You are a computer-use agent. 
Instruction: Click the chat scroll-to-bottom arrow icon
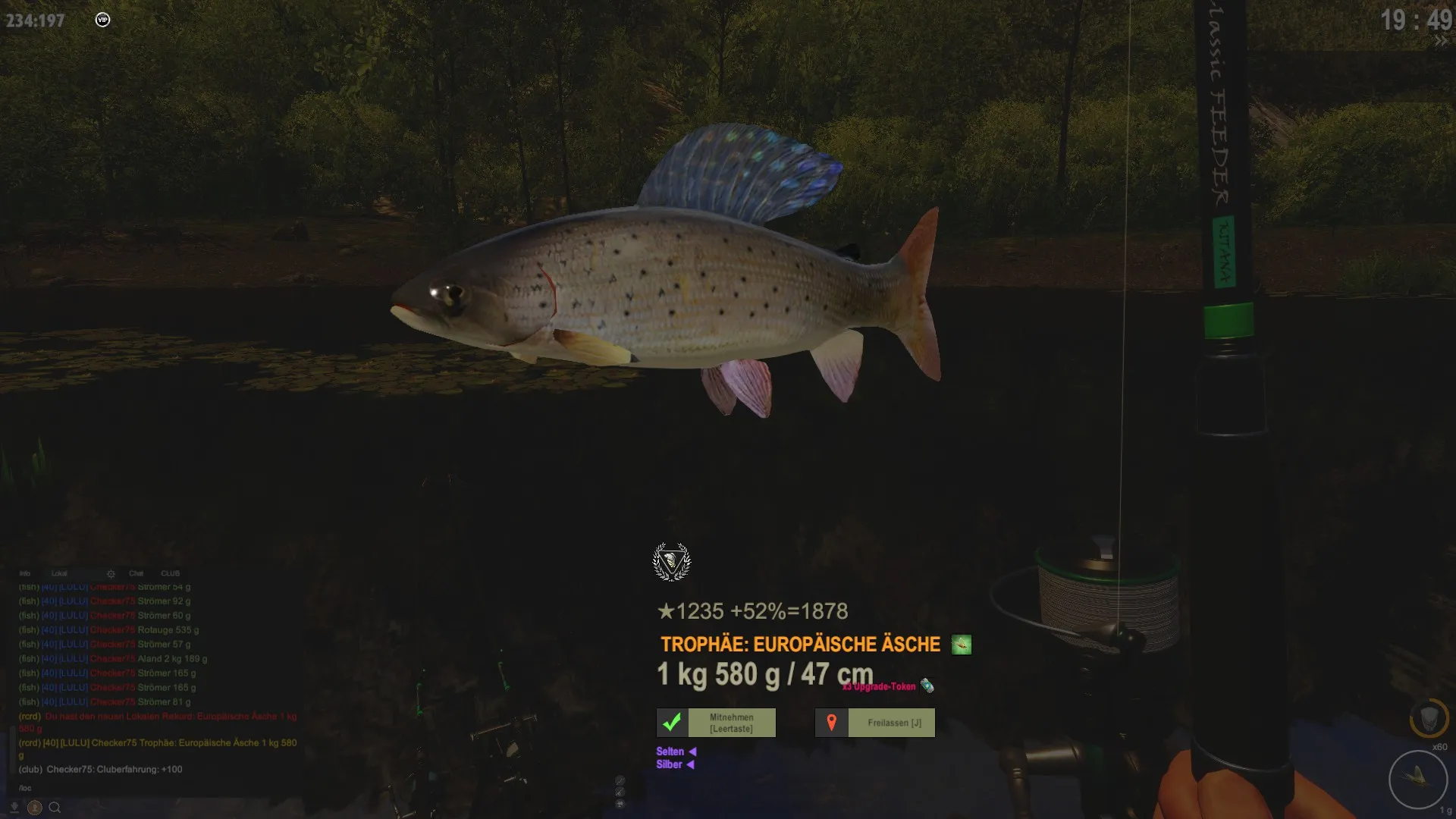(14, 808)
